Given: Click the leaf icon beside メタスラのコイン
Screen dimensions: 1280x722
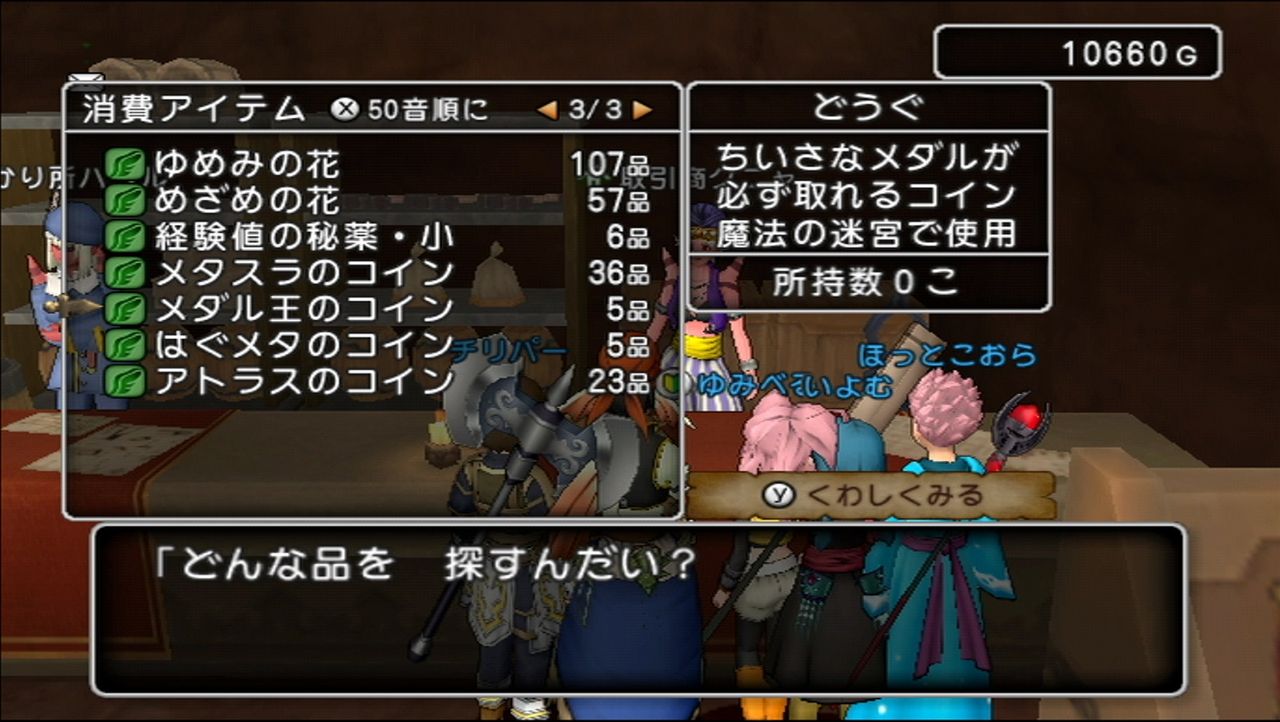Looking at the screenshot, I should point(127,275).
